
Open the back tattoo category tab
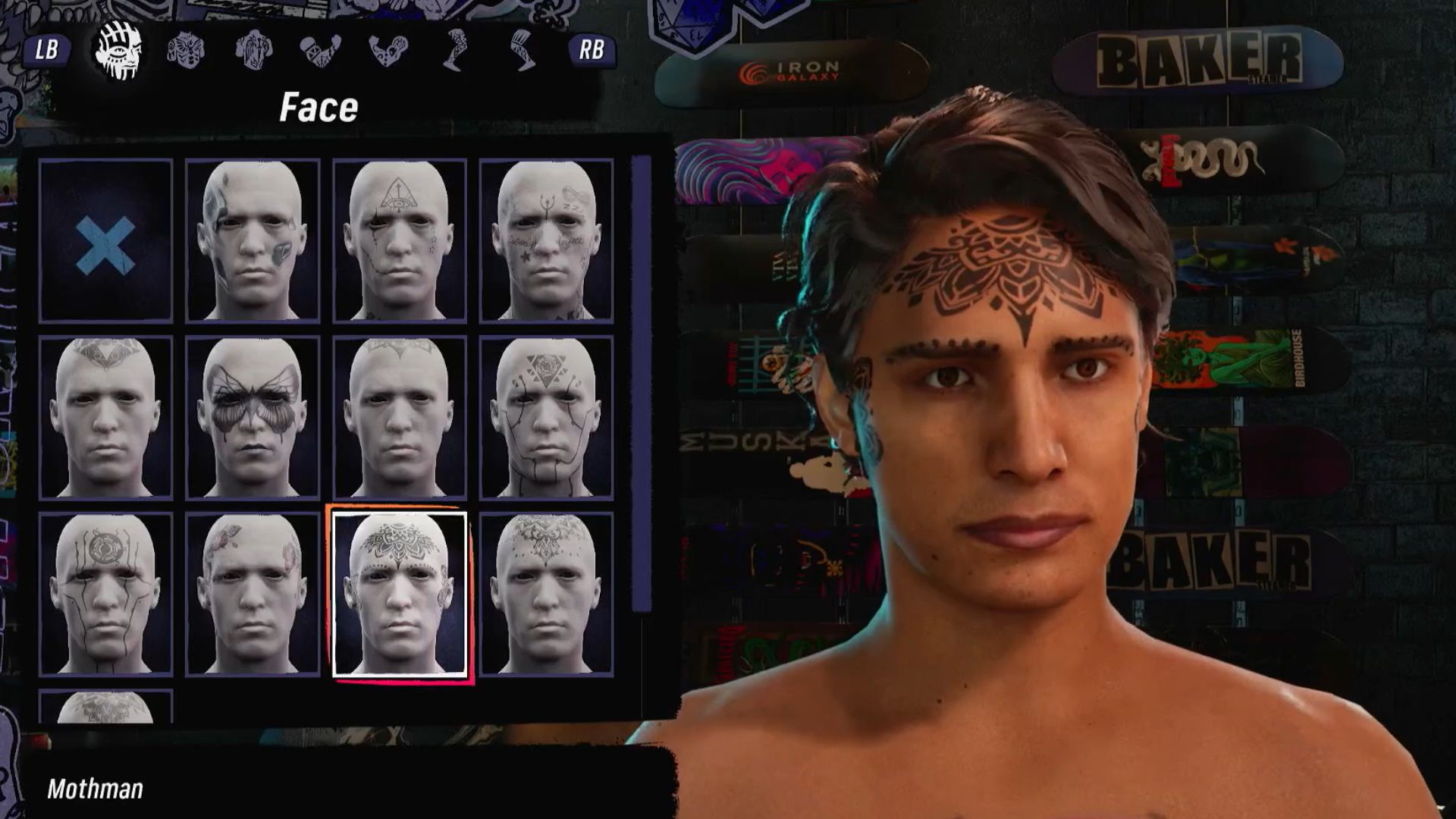pos(253,50)
